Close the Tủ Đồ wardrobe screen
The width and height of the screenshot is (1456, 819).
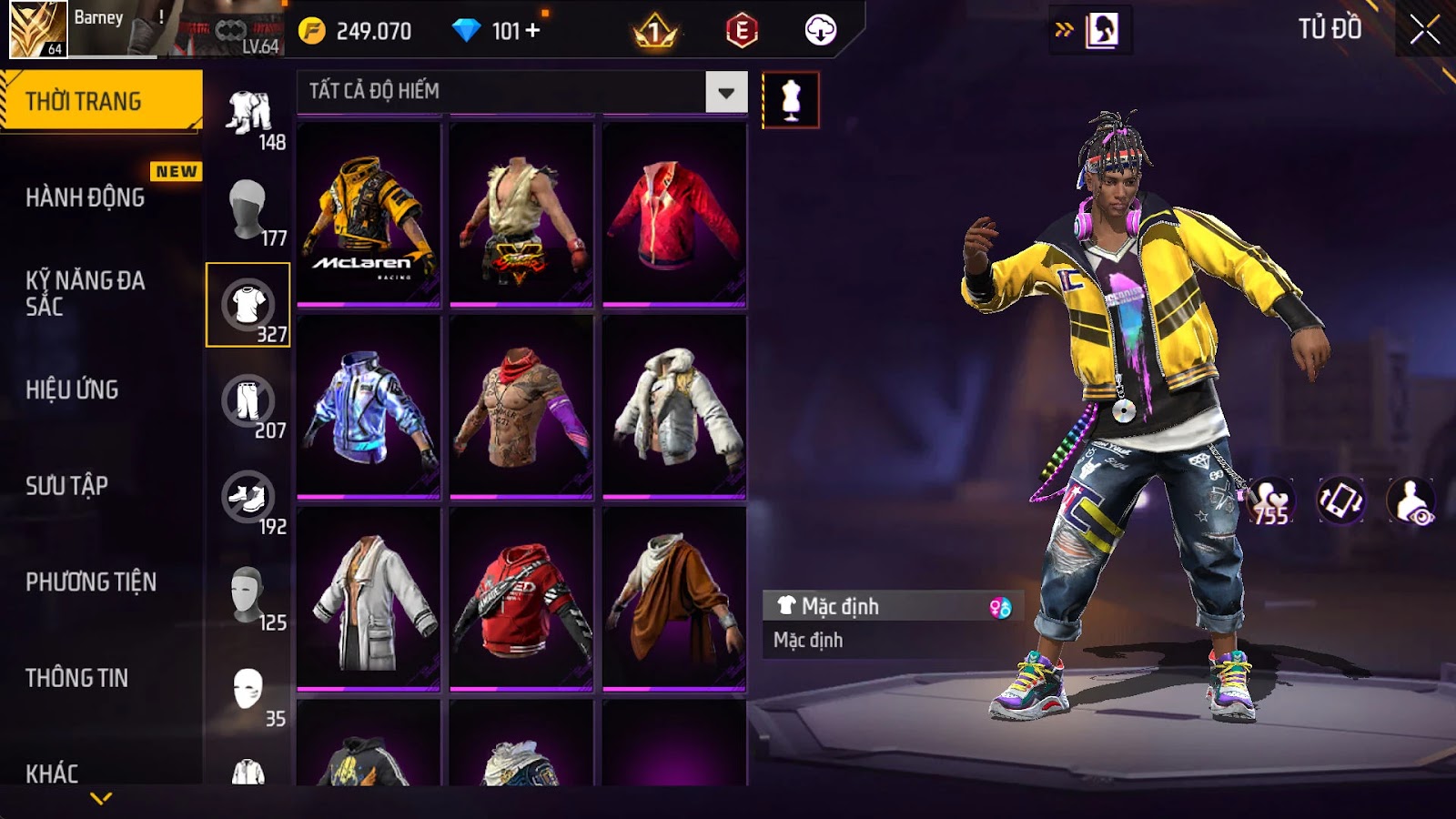[1424, 30]
